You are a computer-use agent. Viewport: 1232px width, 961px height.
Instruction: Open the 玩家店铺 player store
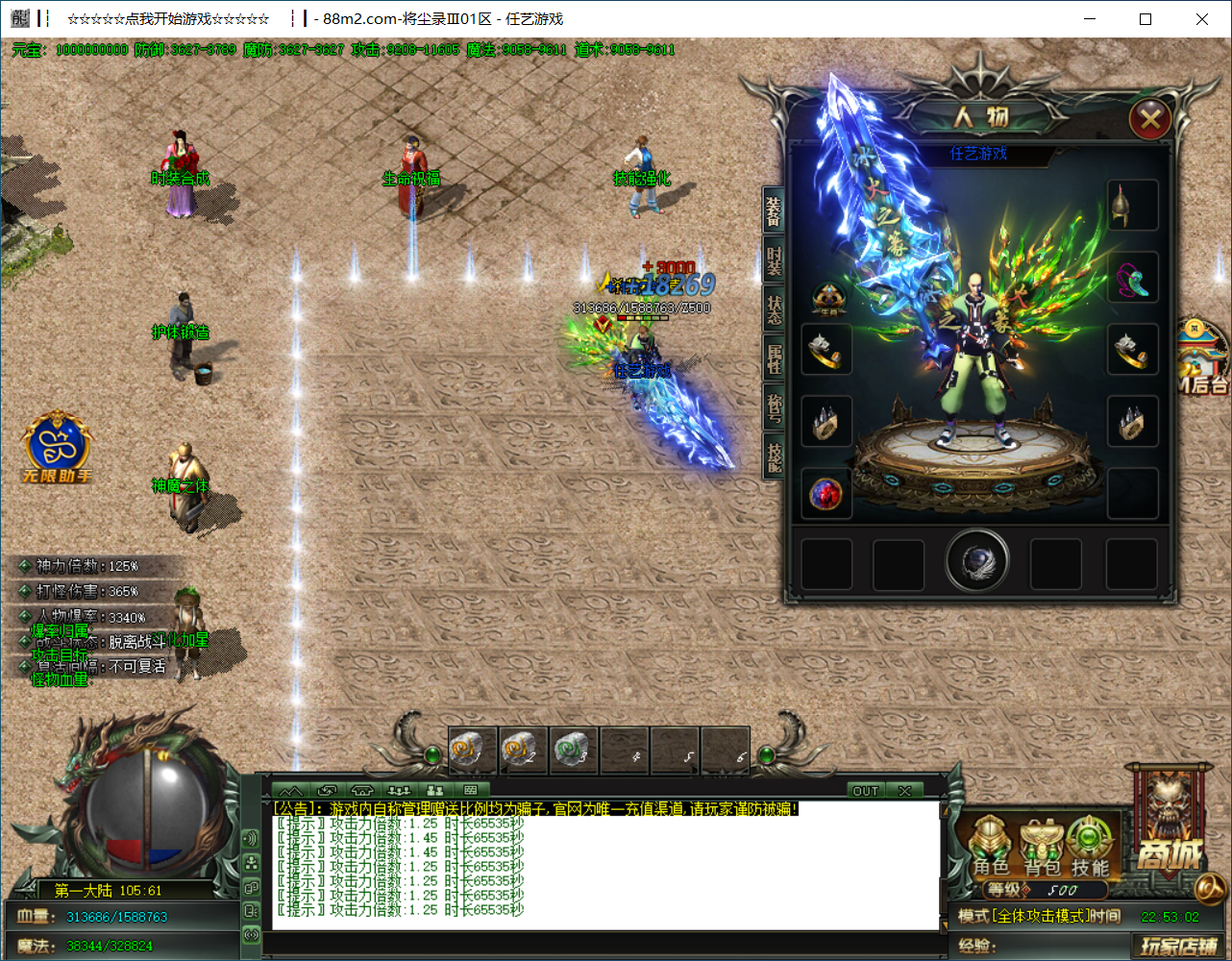tap(1180, 946)
